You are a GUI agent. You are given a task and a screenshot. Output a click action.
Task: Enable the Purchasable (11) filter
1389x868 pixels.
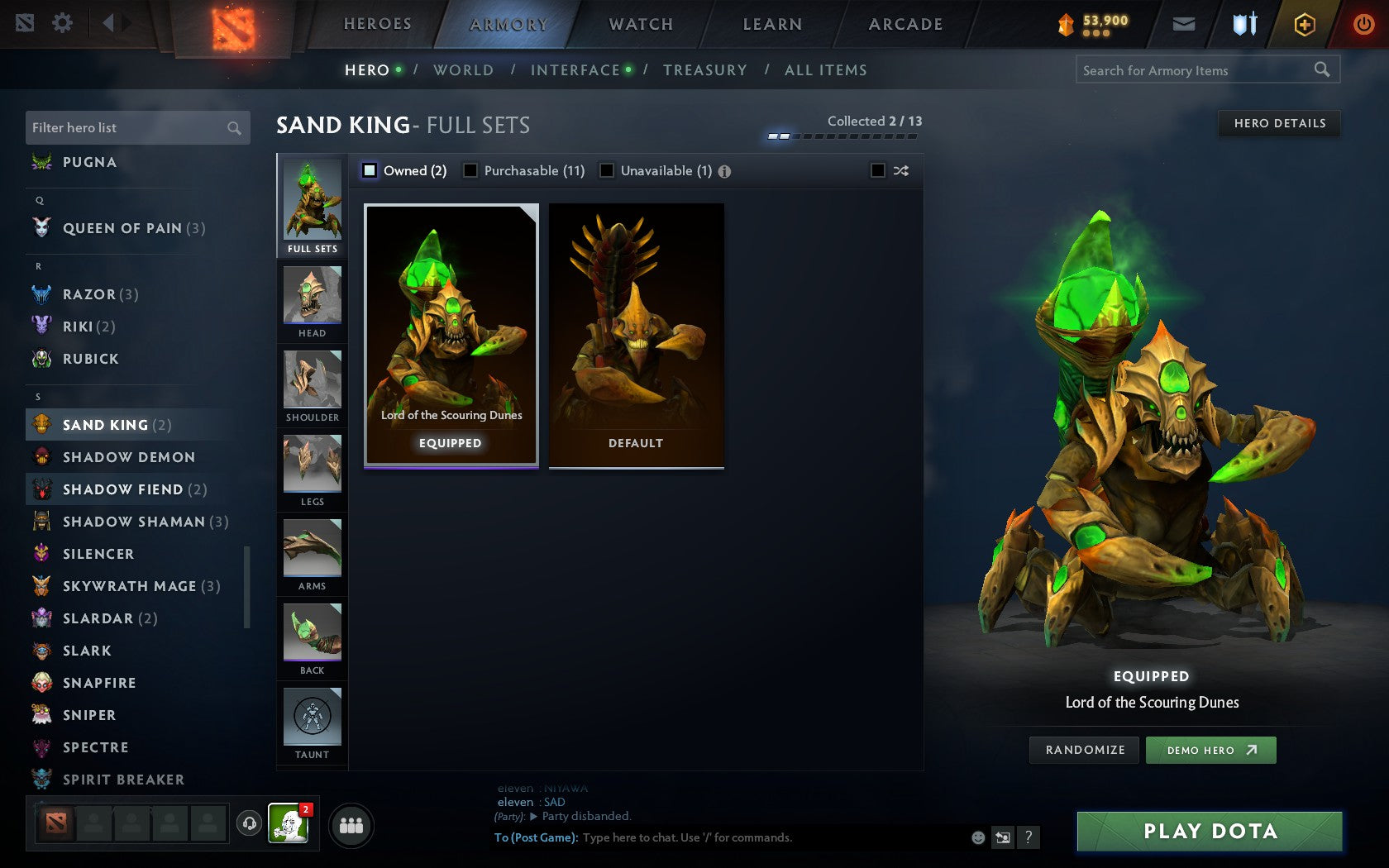(x=471, y=170)
